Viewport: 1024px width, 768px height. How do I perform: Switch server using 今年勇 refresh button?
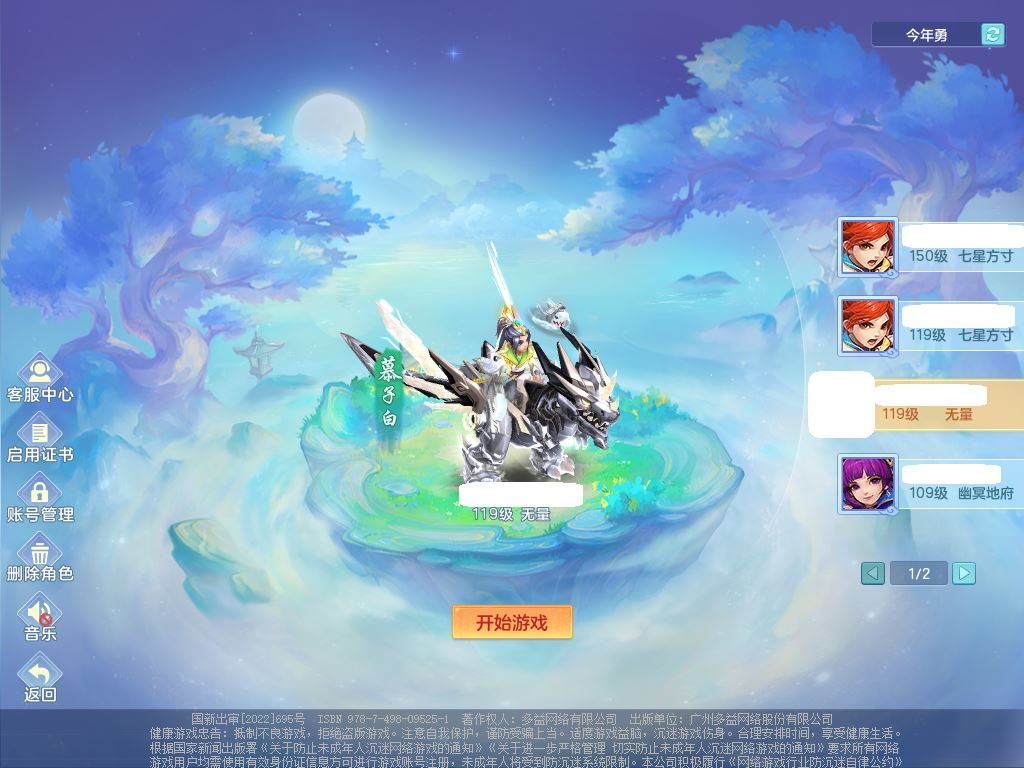click(x=992, y=35)
